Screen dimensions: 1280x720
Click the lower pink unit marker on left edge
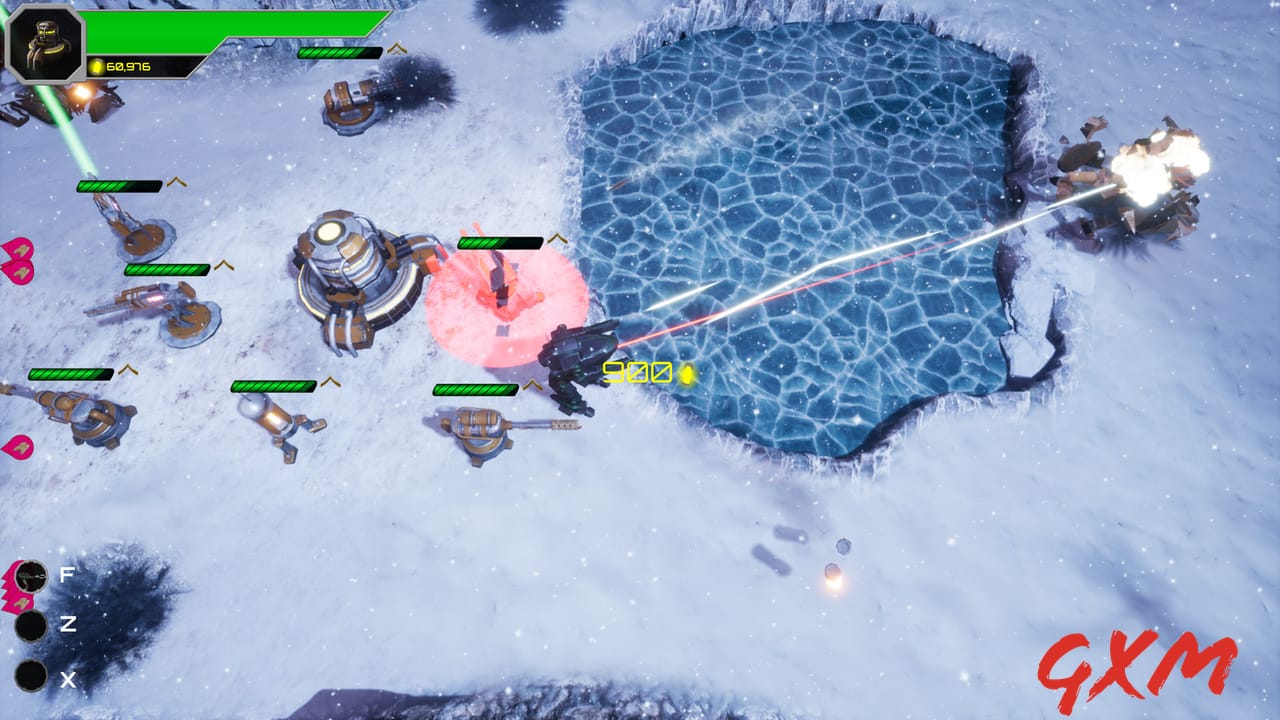tap(20, 448)
